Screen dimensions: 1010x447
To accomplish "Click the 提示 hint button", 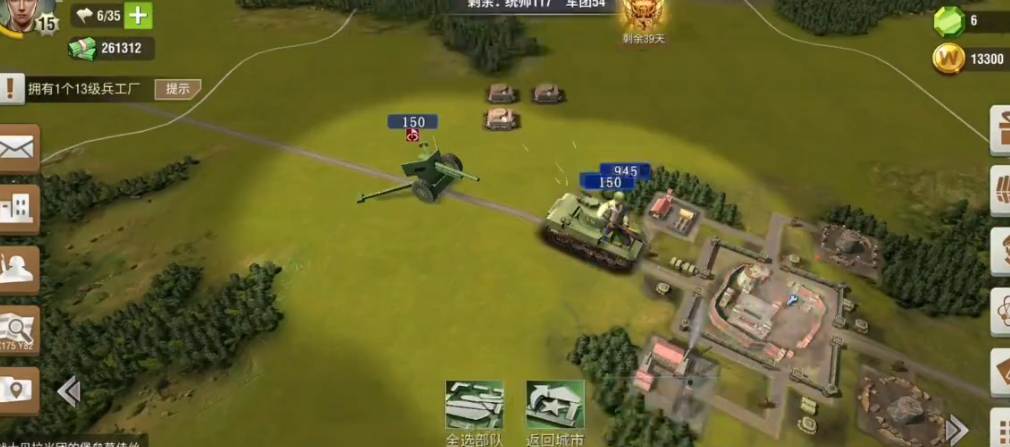I will coord(178,89).
